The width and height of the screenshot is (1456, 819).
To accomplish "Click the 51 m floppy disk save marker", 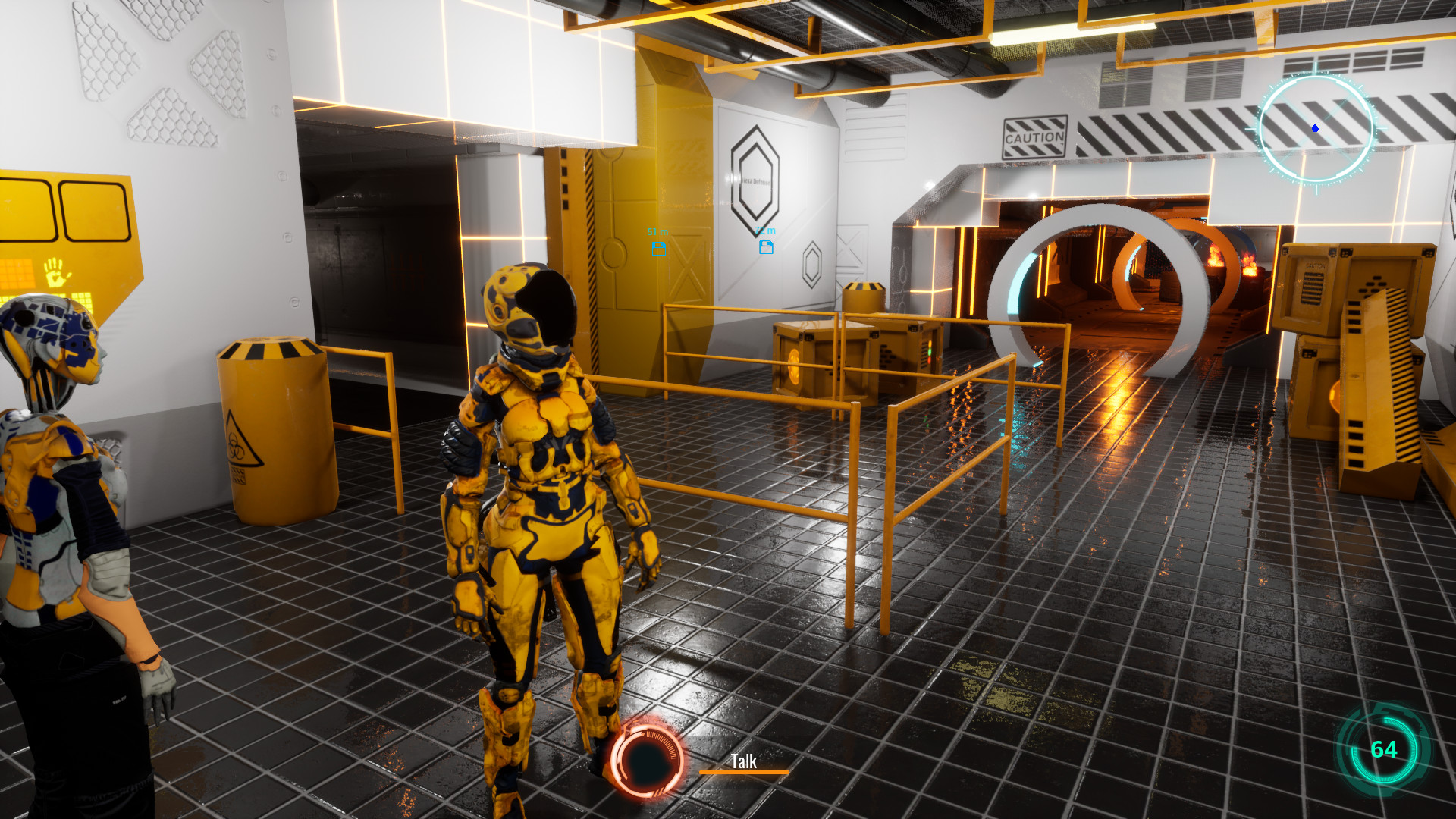I will pos(659,249).
